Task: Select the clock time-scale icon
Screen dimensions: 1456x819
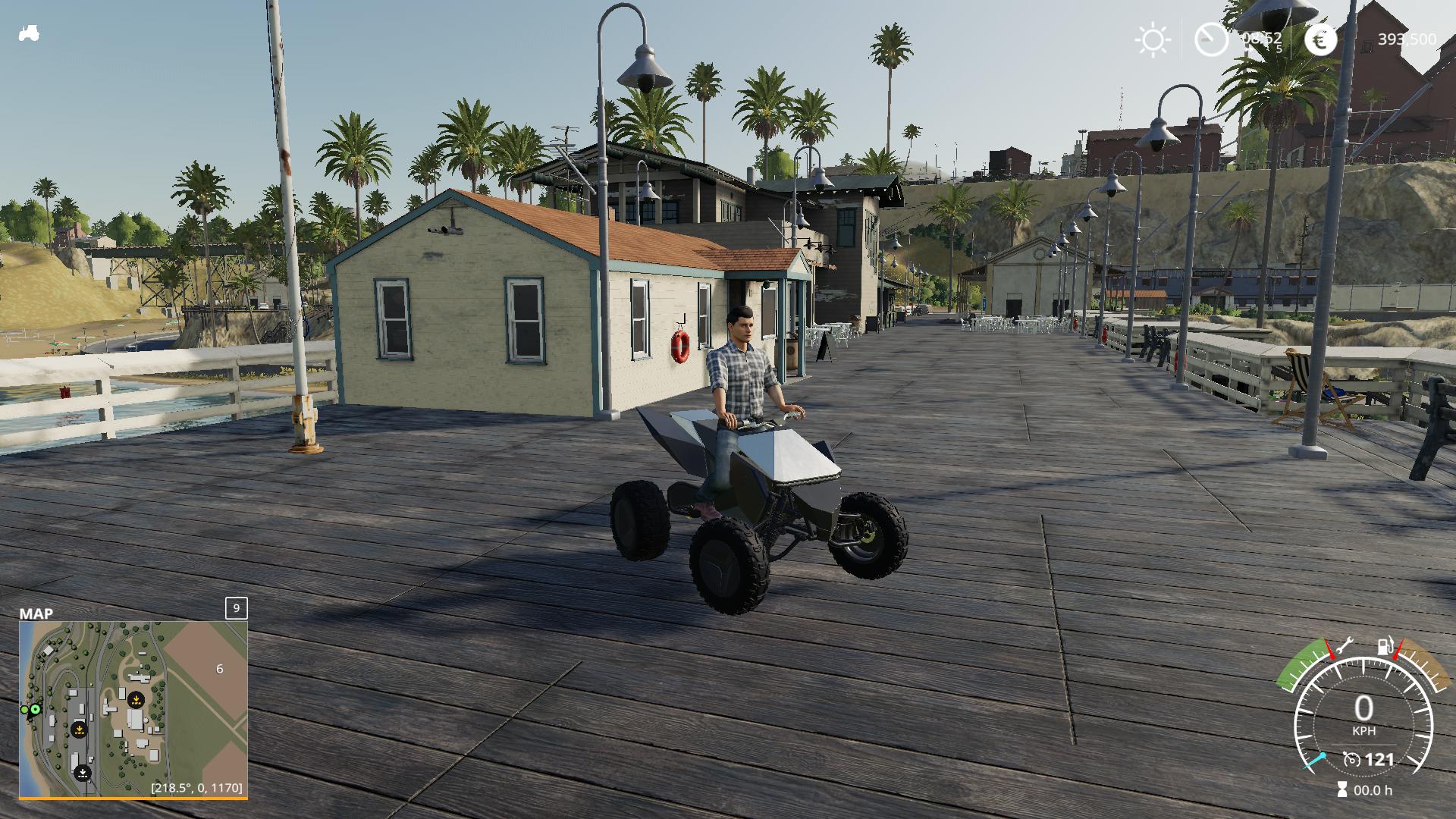Action: pyautogui.click(x=1211, y=39)
